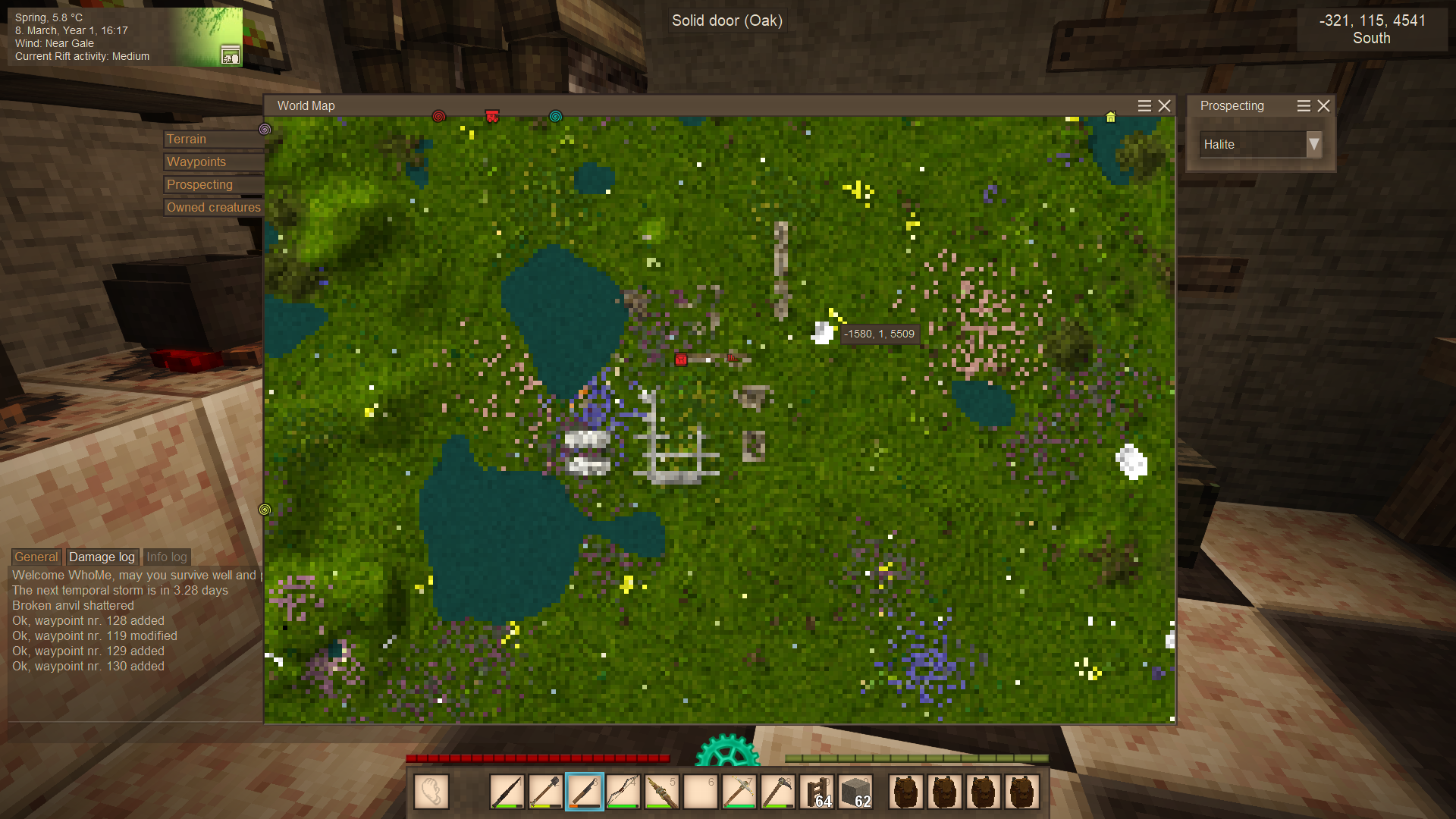Select the stone block stack of 62

[856, 792]
